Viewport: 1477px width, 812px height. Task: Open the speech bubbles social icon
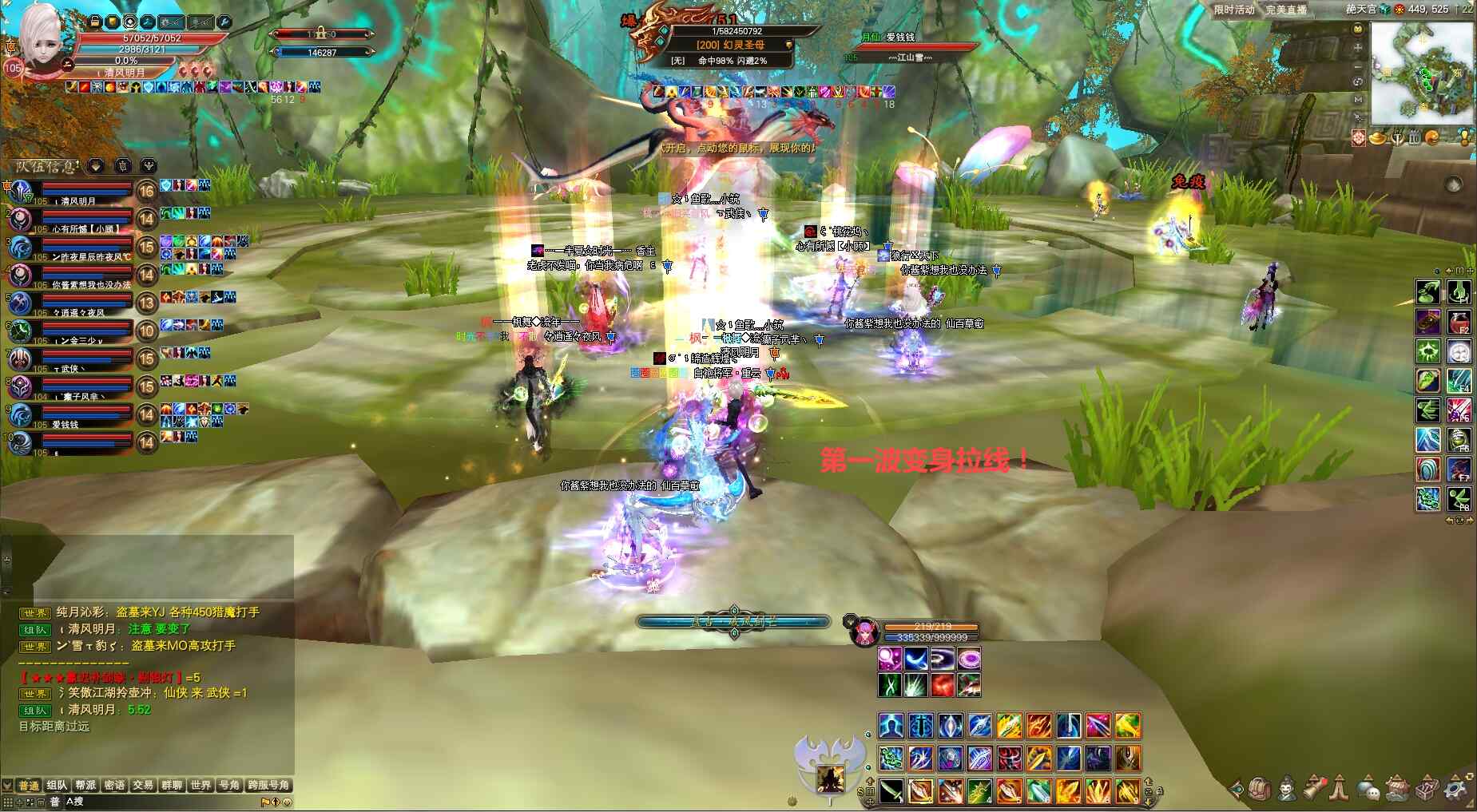(1368, 789)
